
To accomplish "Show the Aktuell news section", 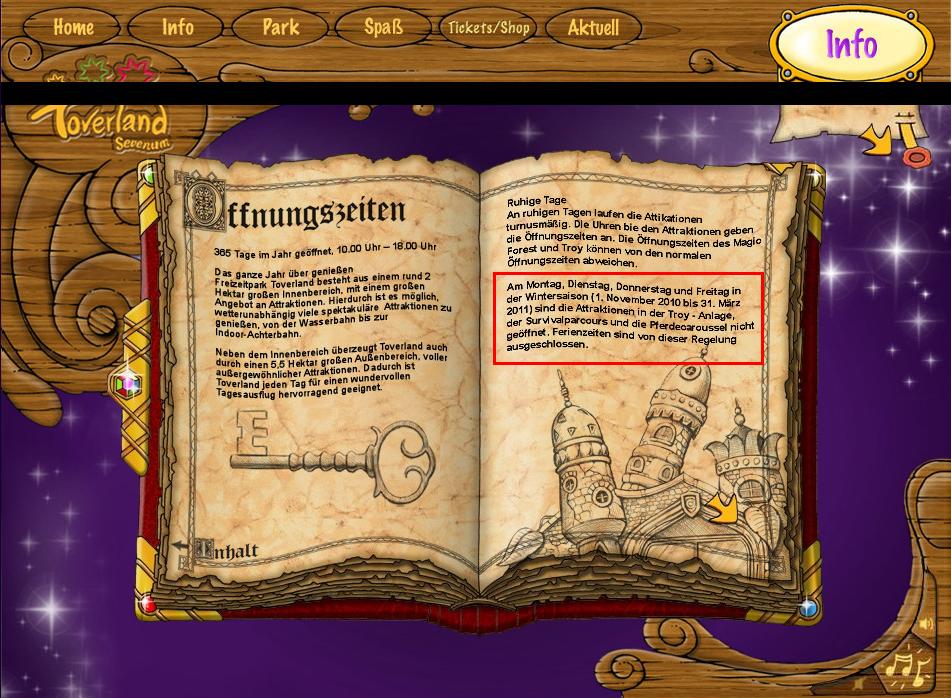I will pos(593,28).
